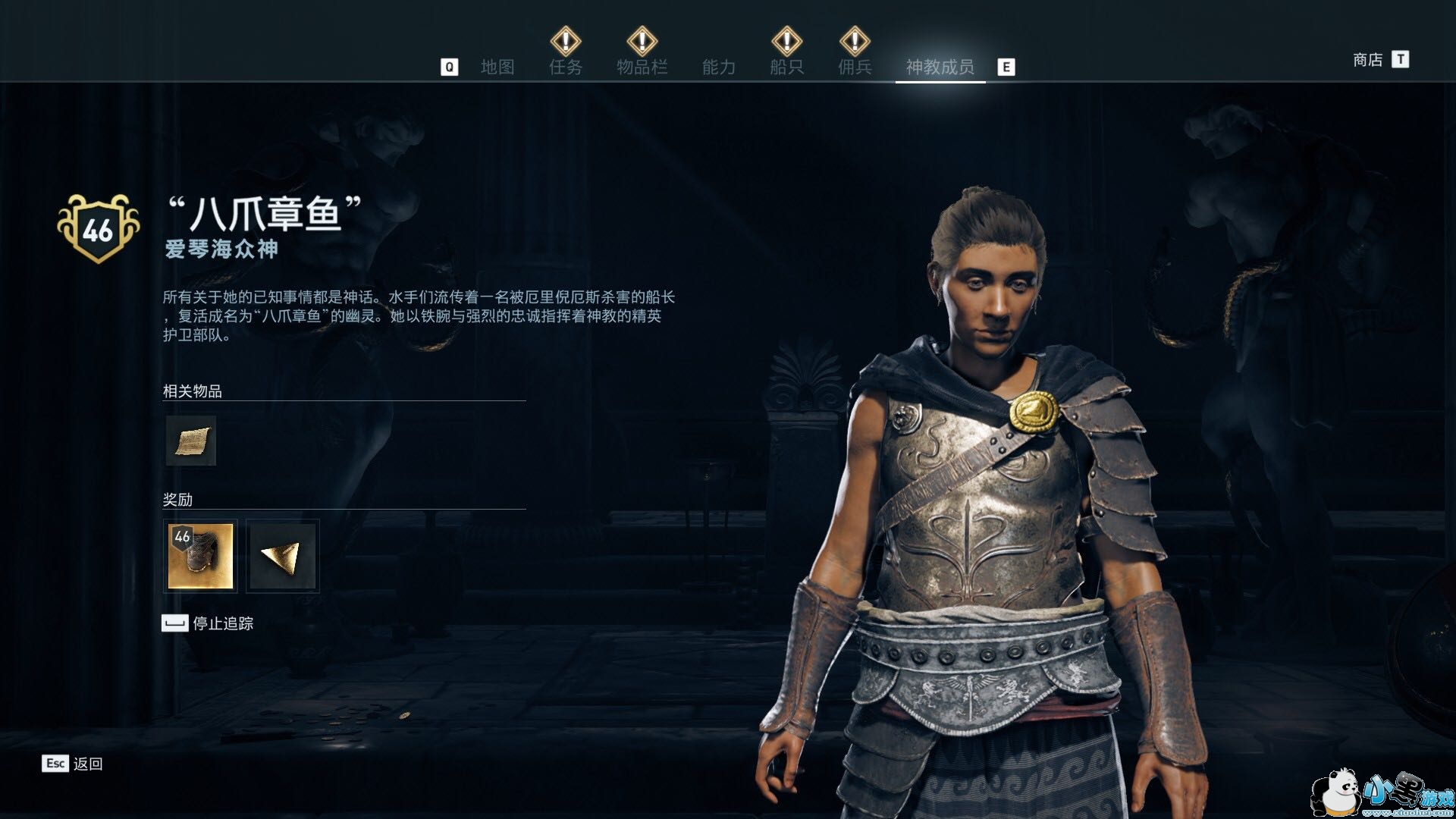Select the level 46 armor reward
Image resolution: width=1456 pixels, height=819 pixels.
pyautogui.click(x=200, y=556)
